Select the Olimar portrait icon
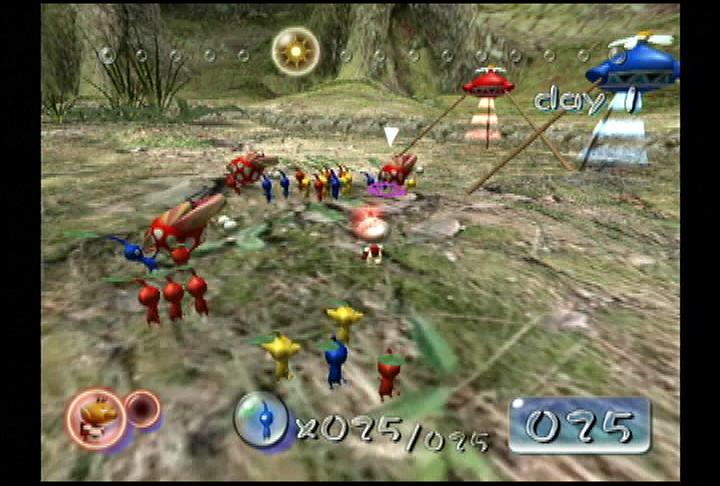The image size is (720, 486). (97, 417)
